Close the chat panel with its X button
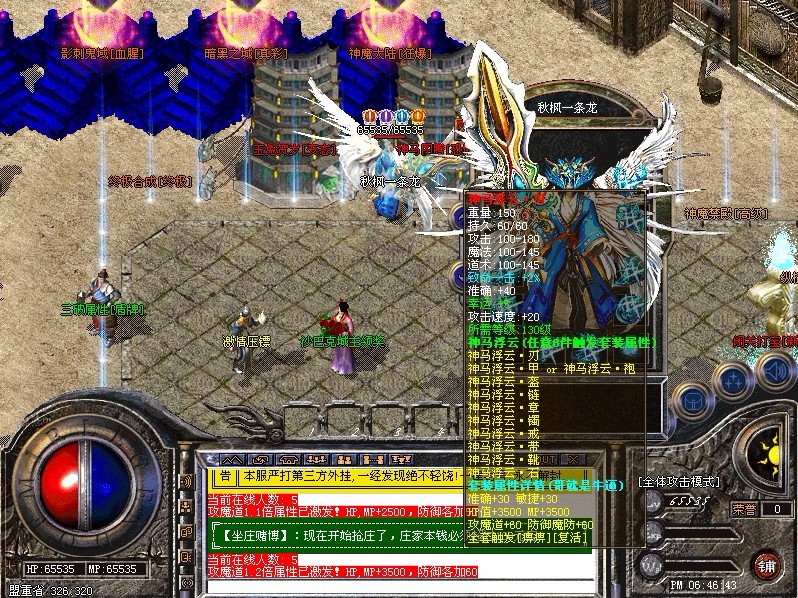The width and height of the screenshot is (798, 598). point(575,458)
